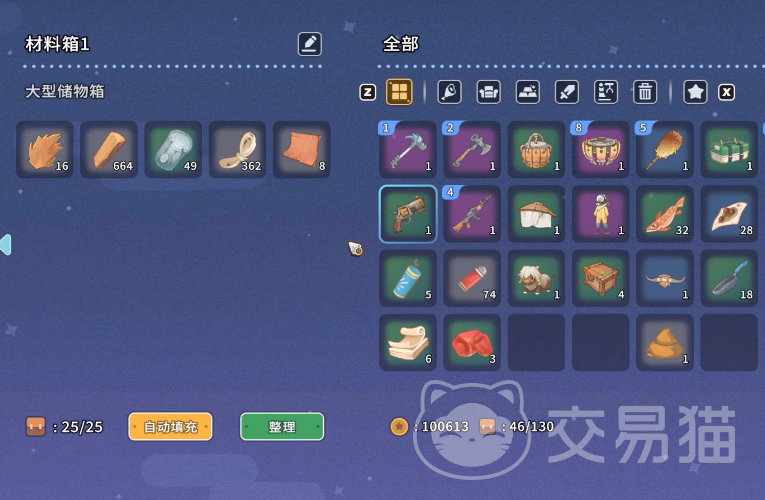765x500 pixels.
Task: Switch to the furniture sofa filter tab
Action: click(x=488, y=92)
